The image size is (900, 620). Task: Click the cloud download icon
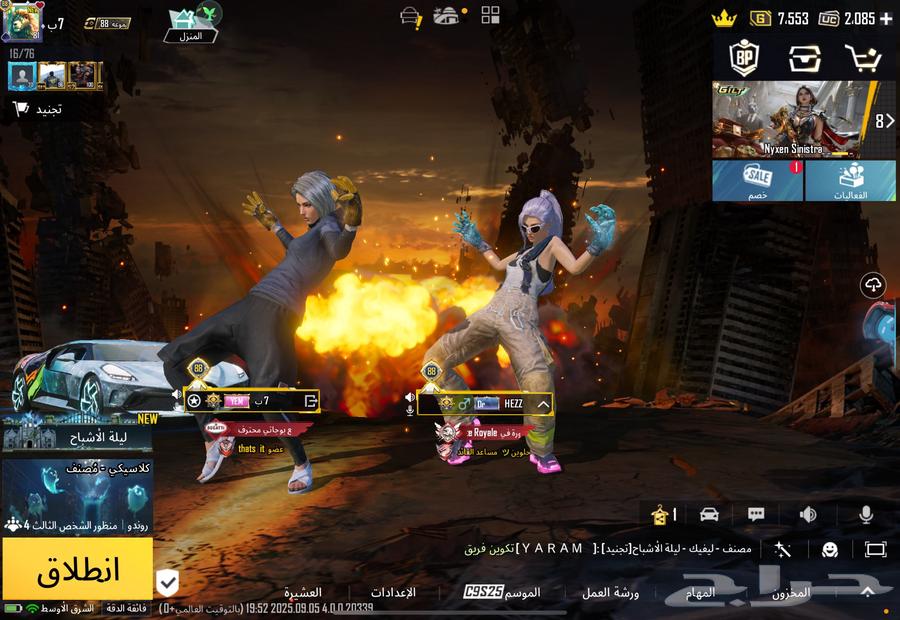pos(874,286)
